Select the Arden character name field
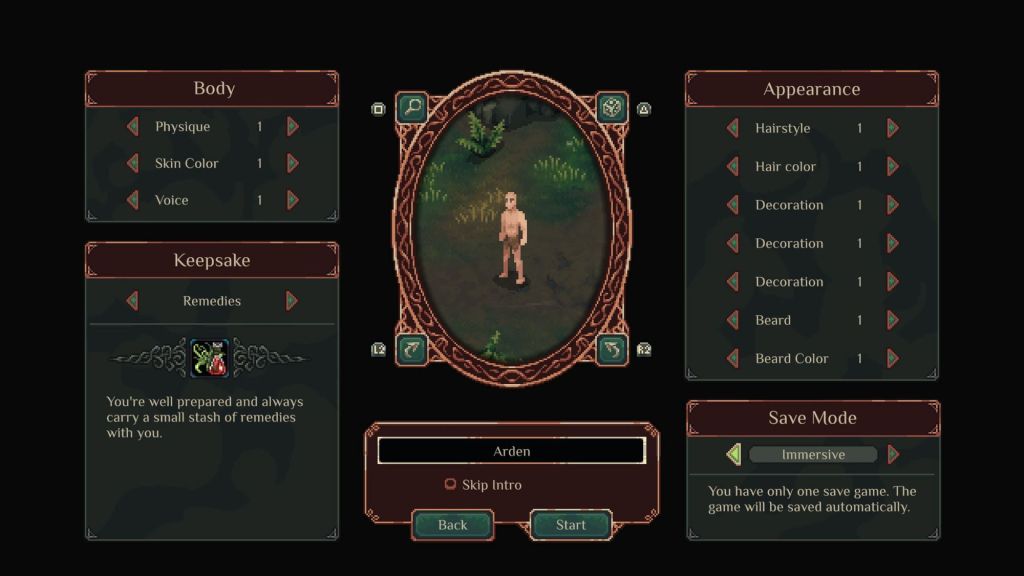Image resolution: width=1024 pixels, height=576 pixels. [511, 451]
